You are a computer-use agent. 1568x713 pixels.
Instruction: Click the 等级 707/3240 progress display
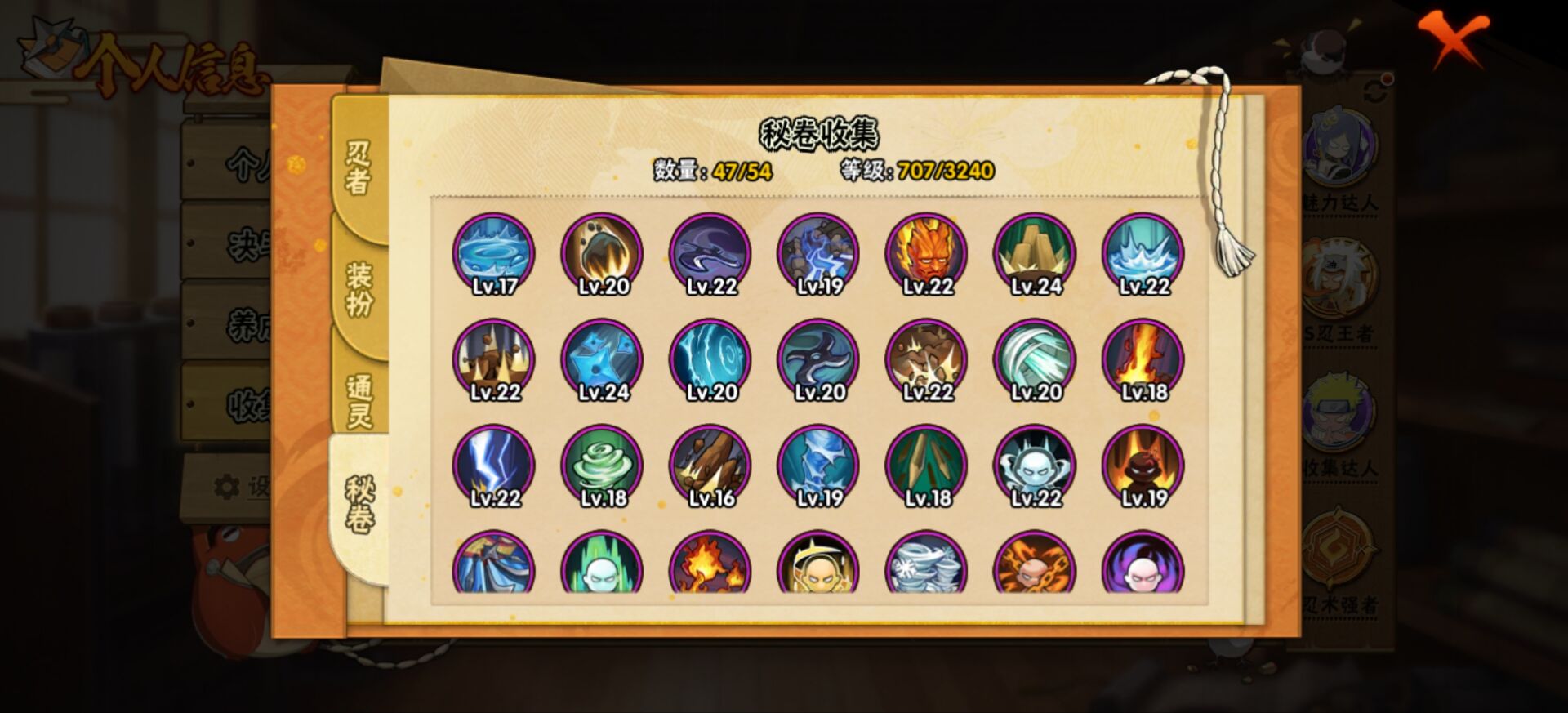pos(915,172)
